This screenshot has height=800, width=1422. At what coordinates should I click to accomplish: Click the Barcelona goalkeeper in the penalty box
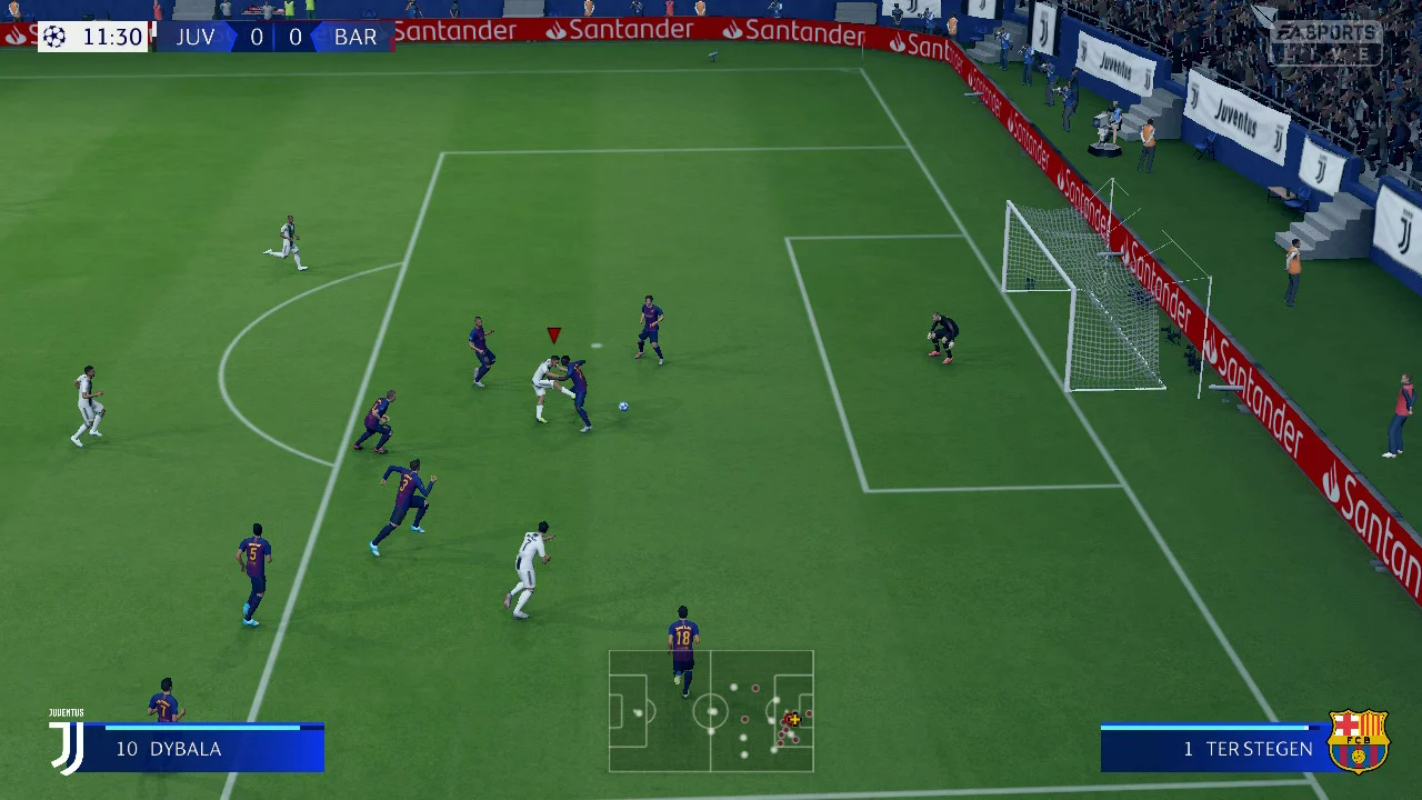coord(940,335)
